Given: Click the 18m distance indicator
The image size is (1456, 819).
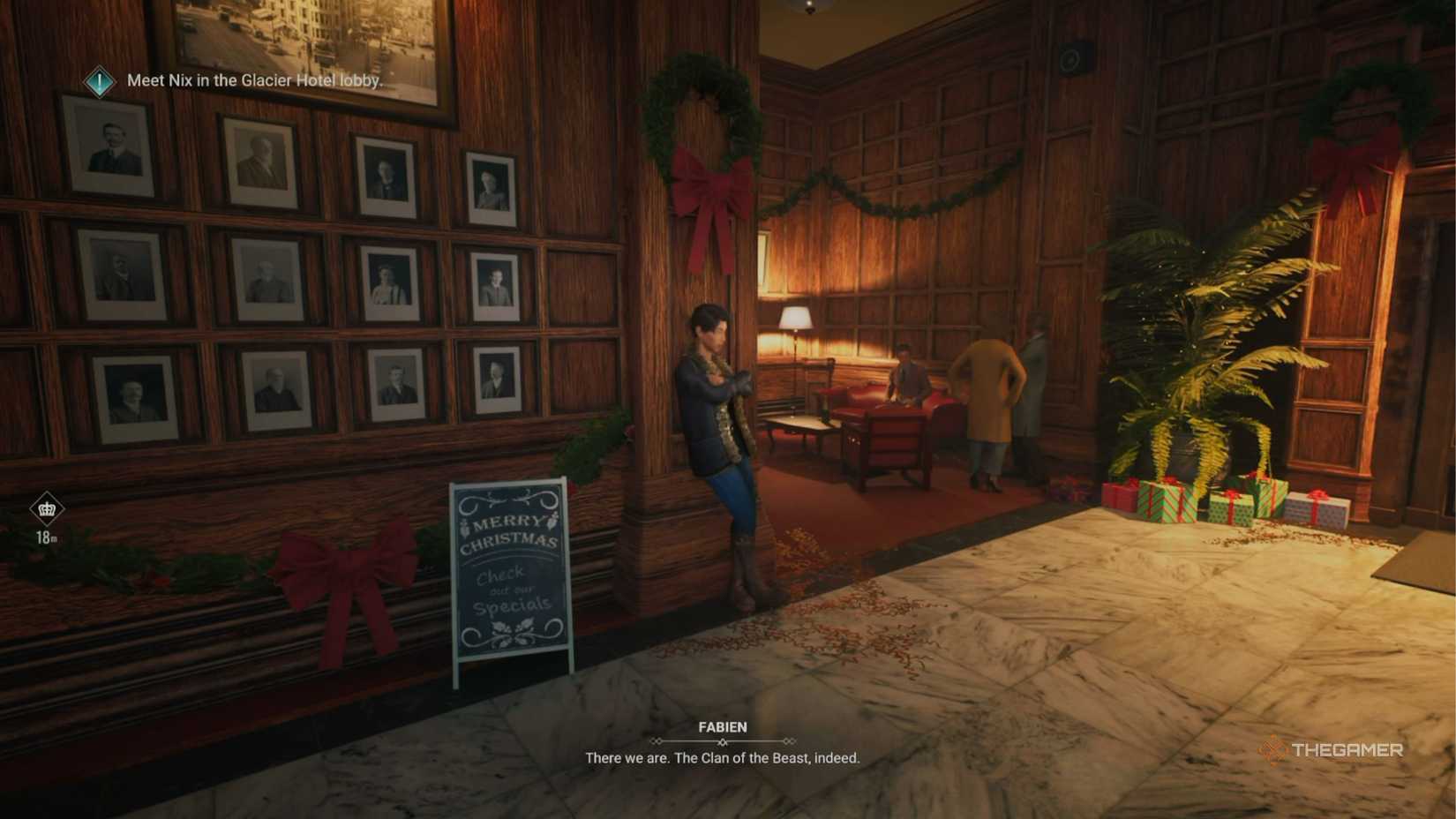Looking at the screenshot, I should [x=47, y=536].
